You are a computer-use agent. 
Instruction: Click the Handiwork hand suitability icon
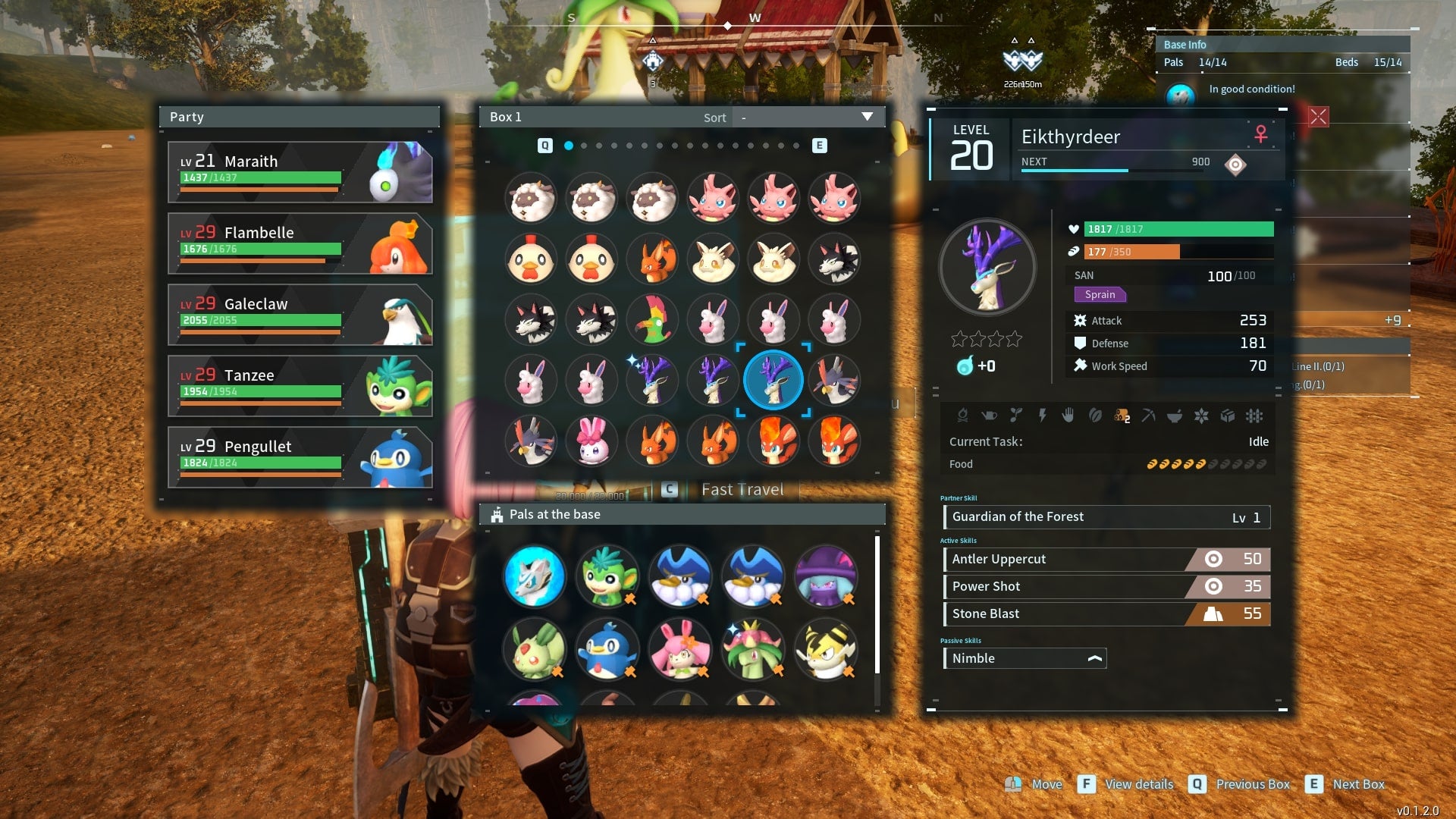click(x=1069, y=416)
